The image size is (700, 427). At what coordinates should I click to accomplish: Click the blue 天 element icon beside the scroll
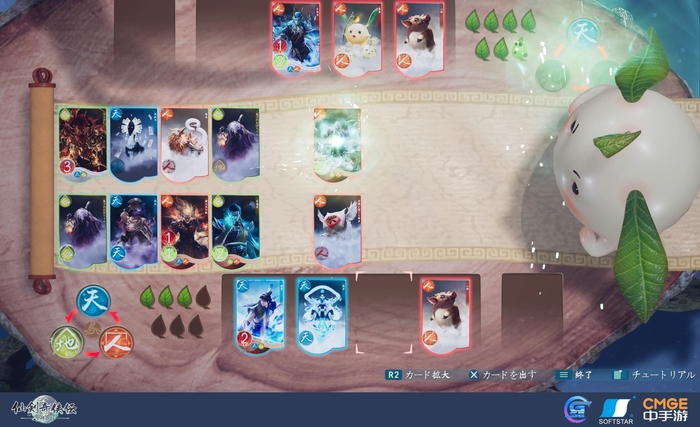coord(91,299)
